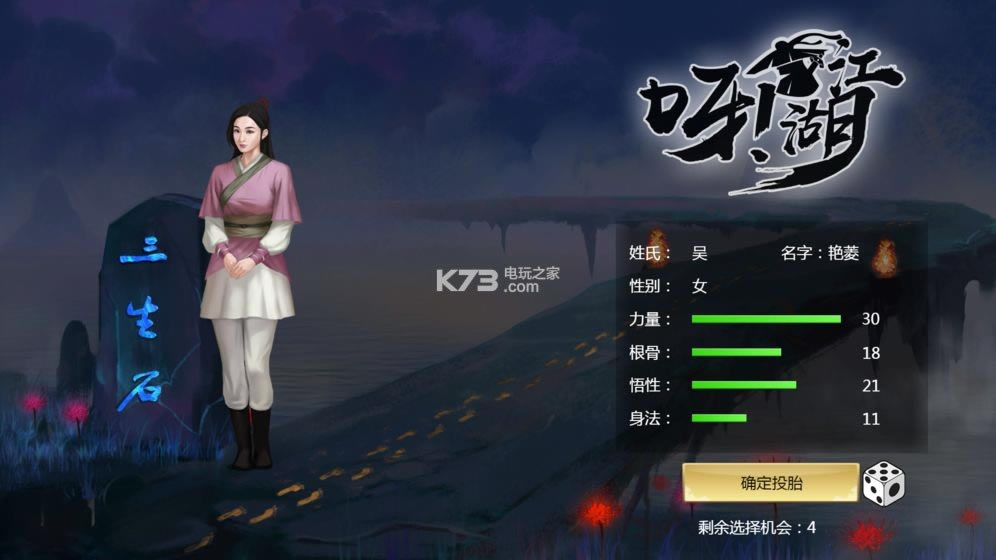This screenshot has width=996, height=560.
Task: Edit the surname field 吴
Action: pyautogui.click(x=700, y=254)
